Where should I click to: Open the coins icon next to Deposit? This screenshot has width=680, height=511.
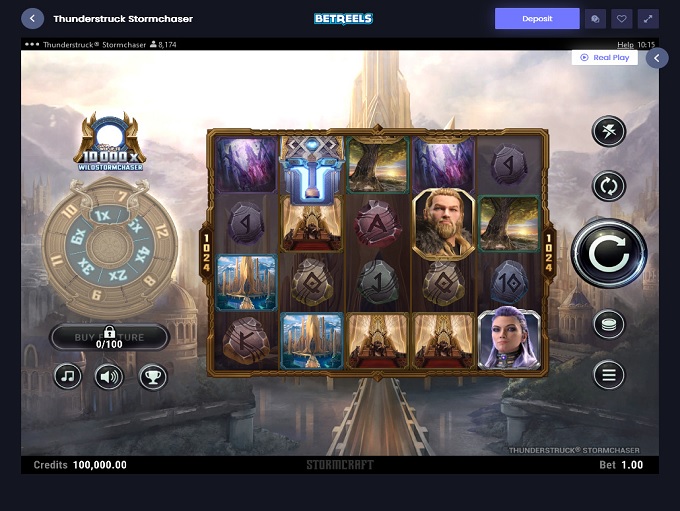[x=595, y=19]
